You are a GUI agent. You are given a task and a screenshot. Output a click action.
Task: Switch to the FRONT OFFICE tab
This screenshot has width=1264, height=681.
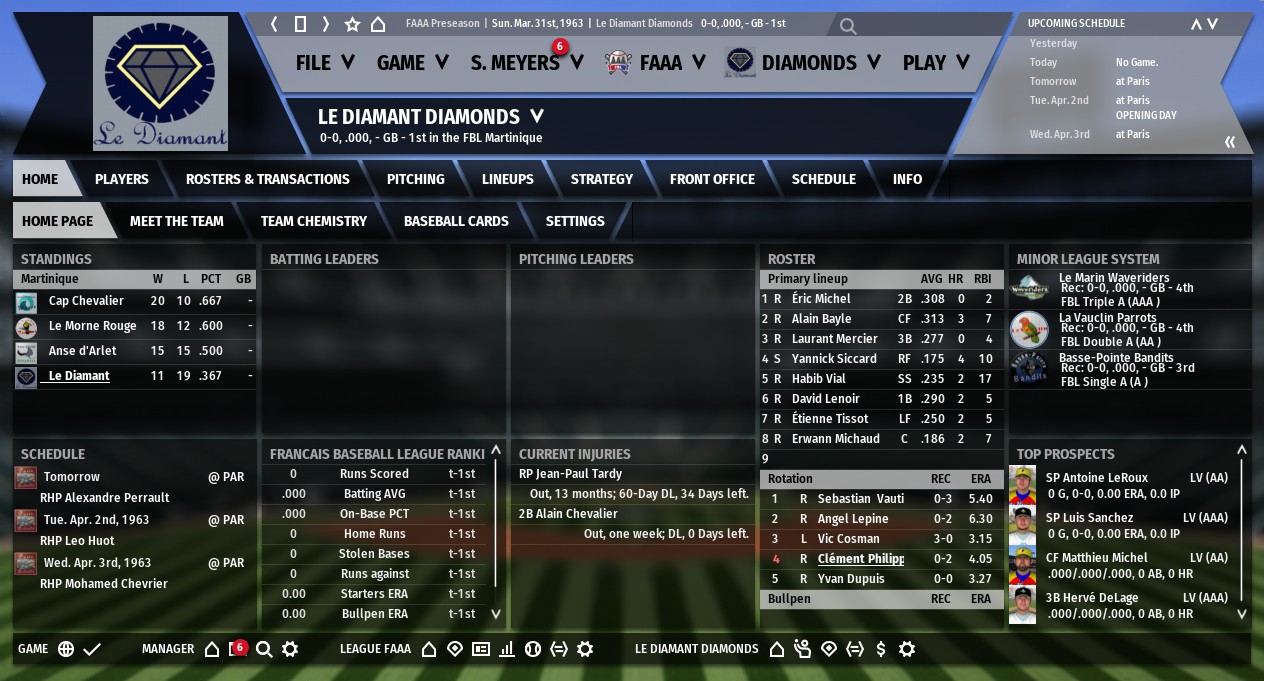point(712,179)
